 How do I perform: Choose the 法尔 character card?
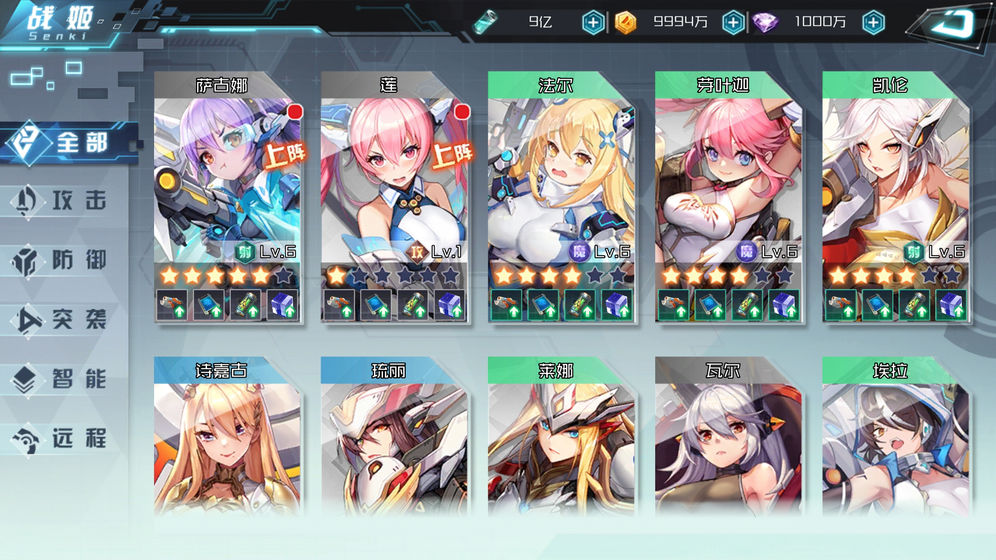(561, 180)
